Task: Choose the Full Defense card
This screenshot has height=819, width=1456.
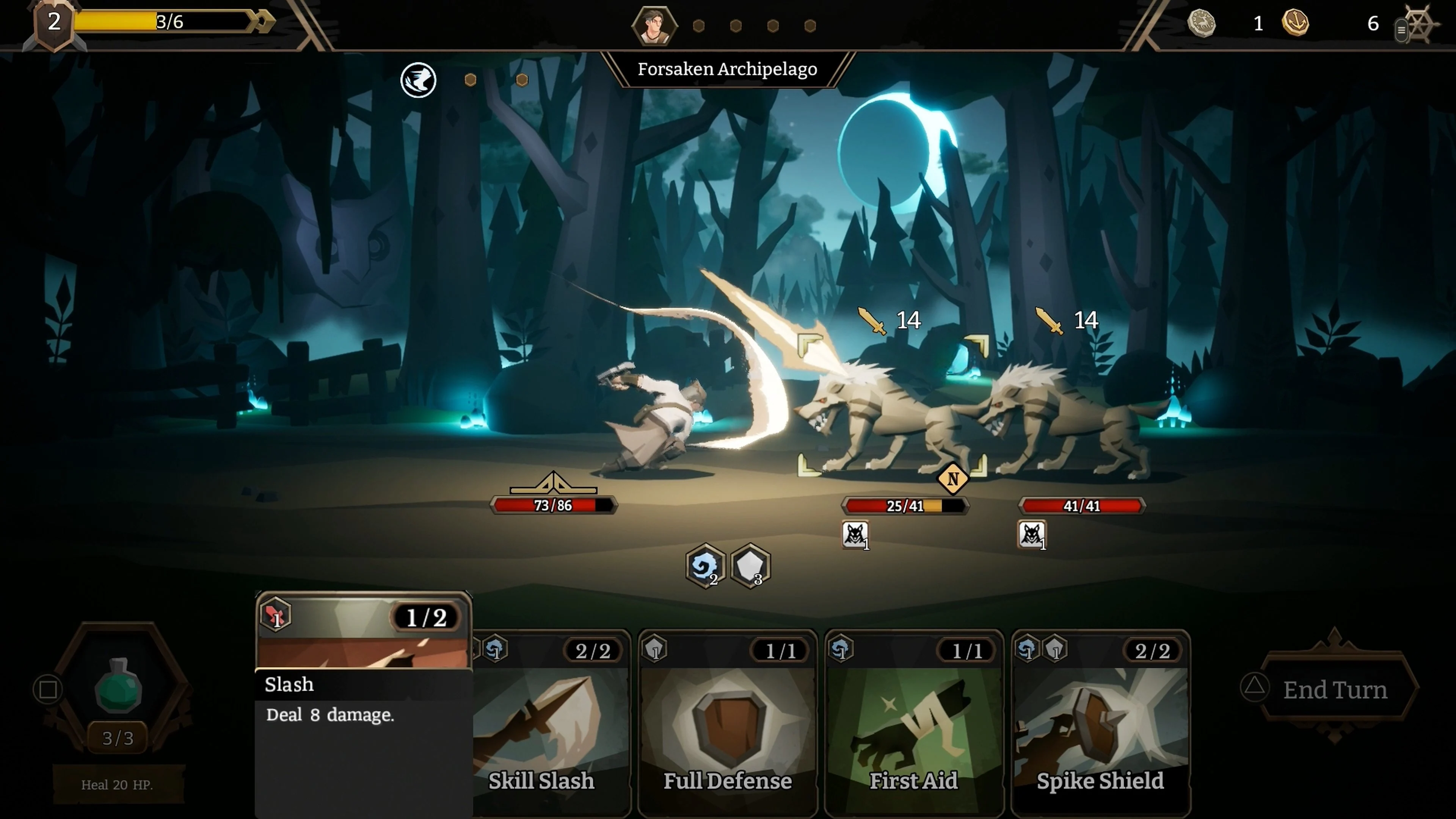Action: click(x=728, y=723)
